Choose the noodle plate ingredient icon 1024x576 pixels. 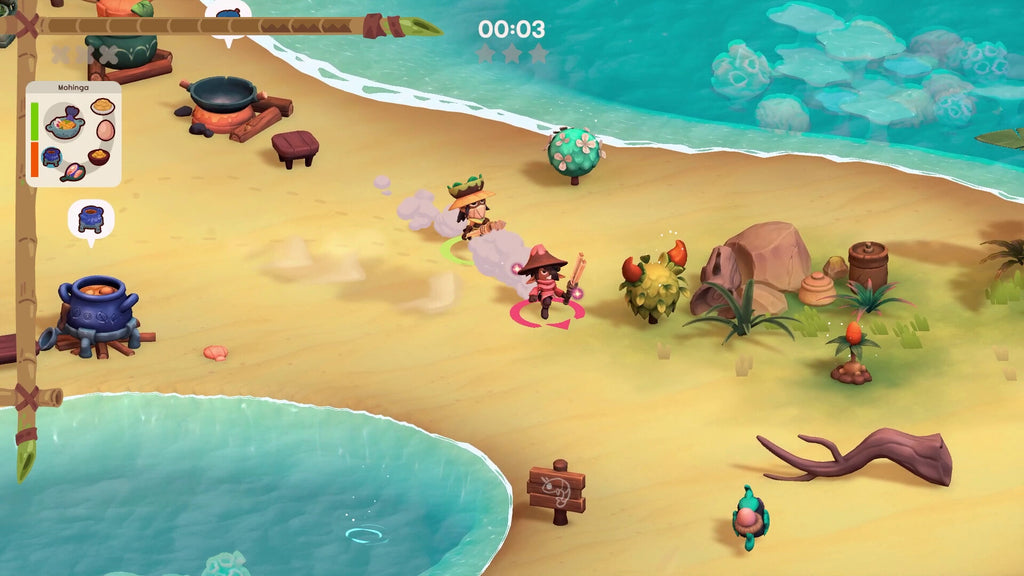click(102, 107)
